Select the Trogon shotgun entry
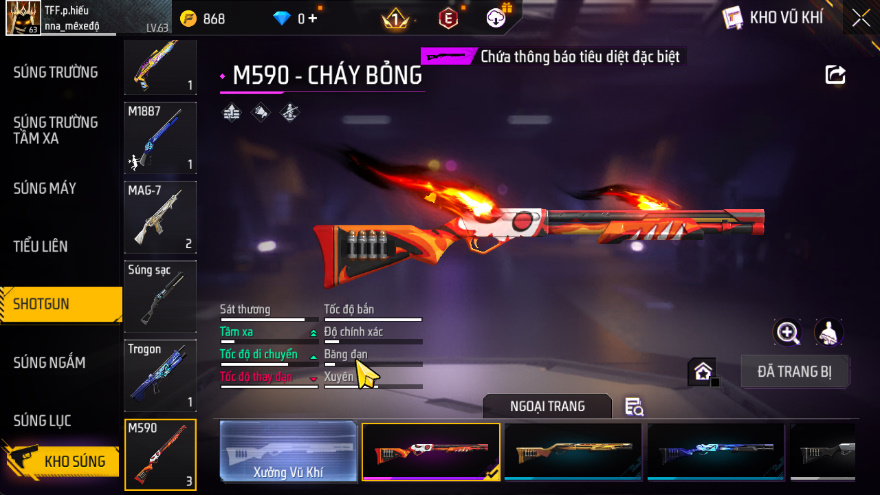Viewport: 880px width, 495px height. (160, 376)
